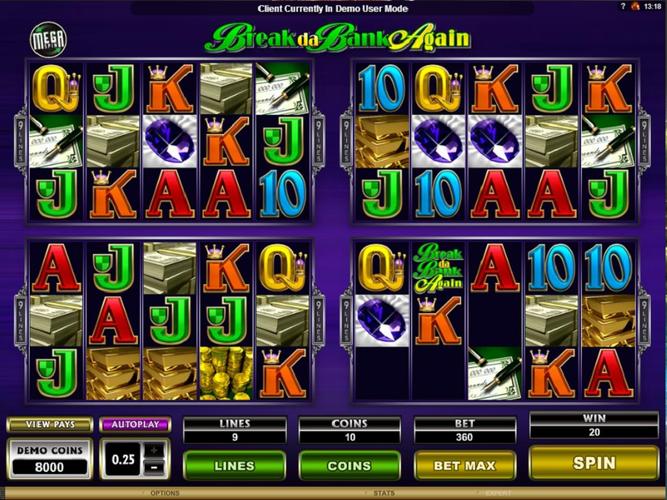This screenshot has height=500, width=667.
Task: Spin the reels with the SPIN button
Action: [x=594, y=463]
